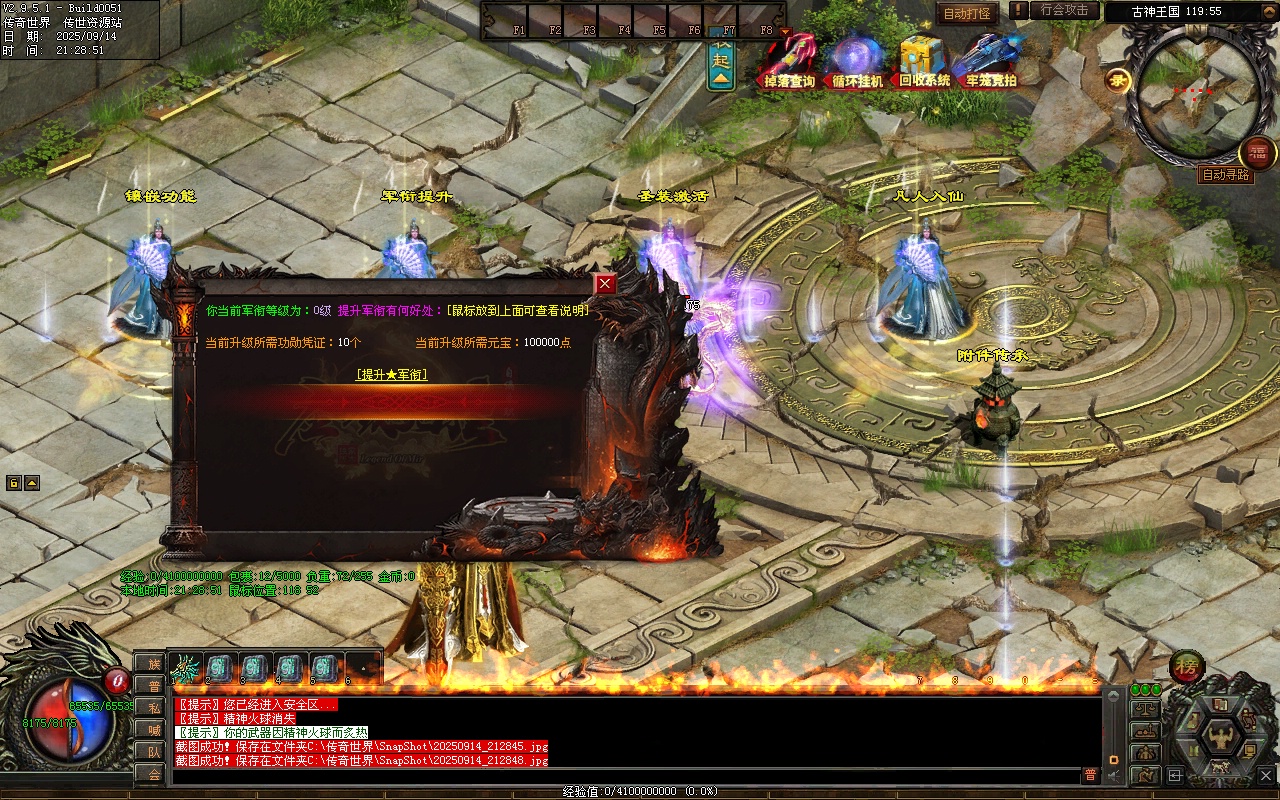This screenshot has height=800, width=1280.
Task: Start 自动寻路 auto-pathfinding
Action: tap(1226, 175)
